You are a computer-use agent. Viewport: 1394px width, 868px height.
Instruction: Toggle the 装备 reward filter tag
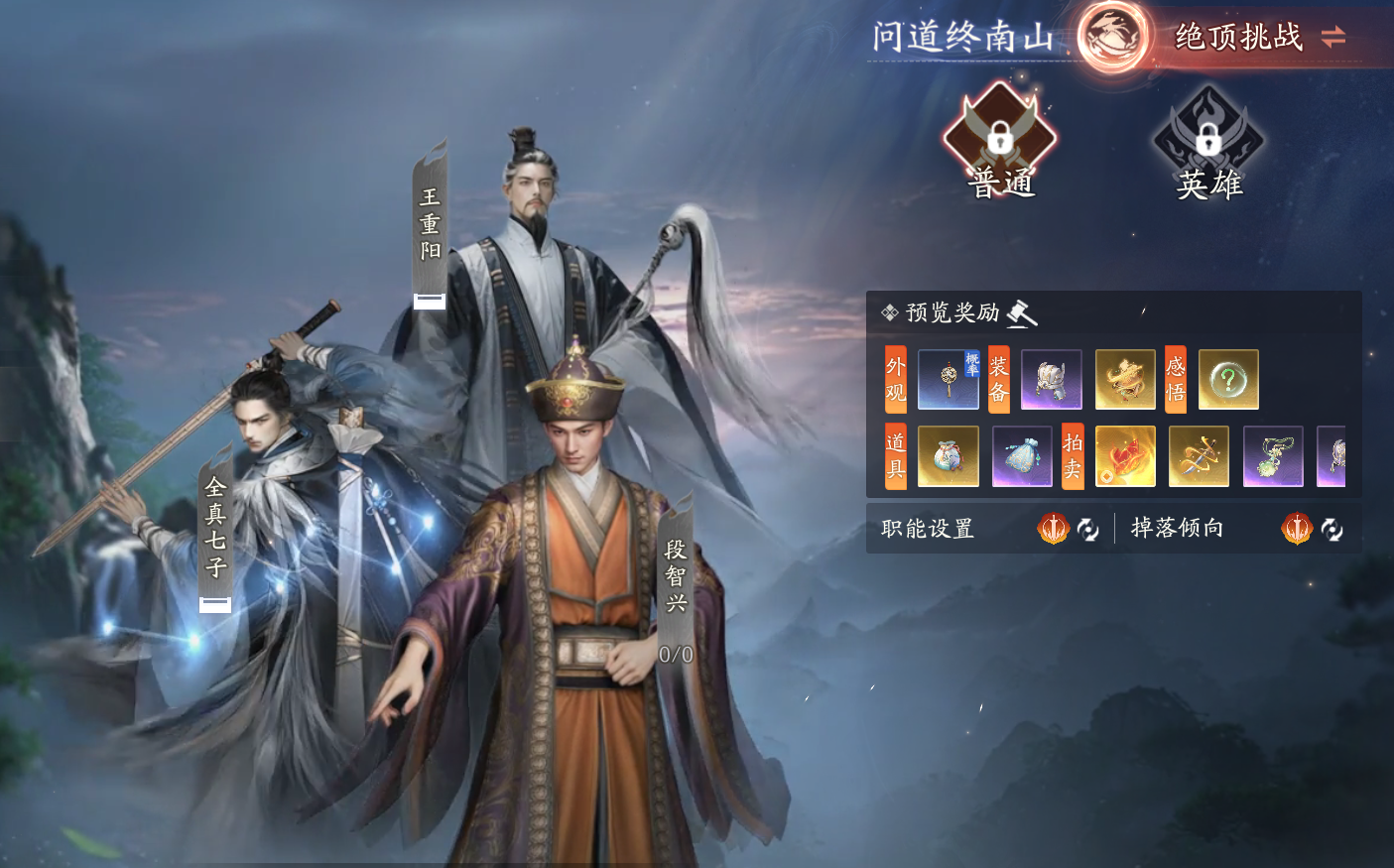pyautogui.click(x=997, y=379)
